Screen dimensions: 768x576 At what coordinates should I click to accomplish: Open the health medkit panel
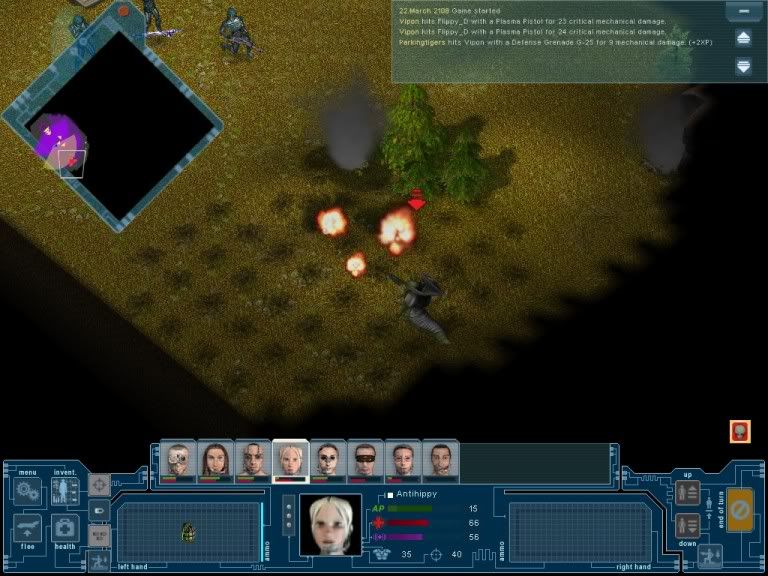coord(65,527)
